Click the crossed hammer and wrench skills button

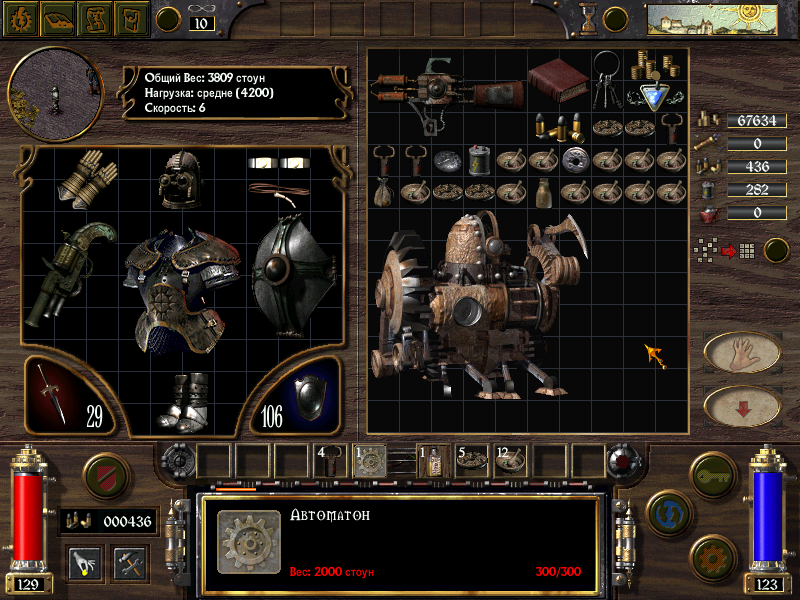pos(130,562)
